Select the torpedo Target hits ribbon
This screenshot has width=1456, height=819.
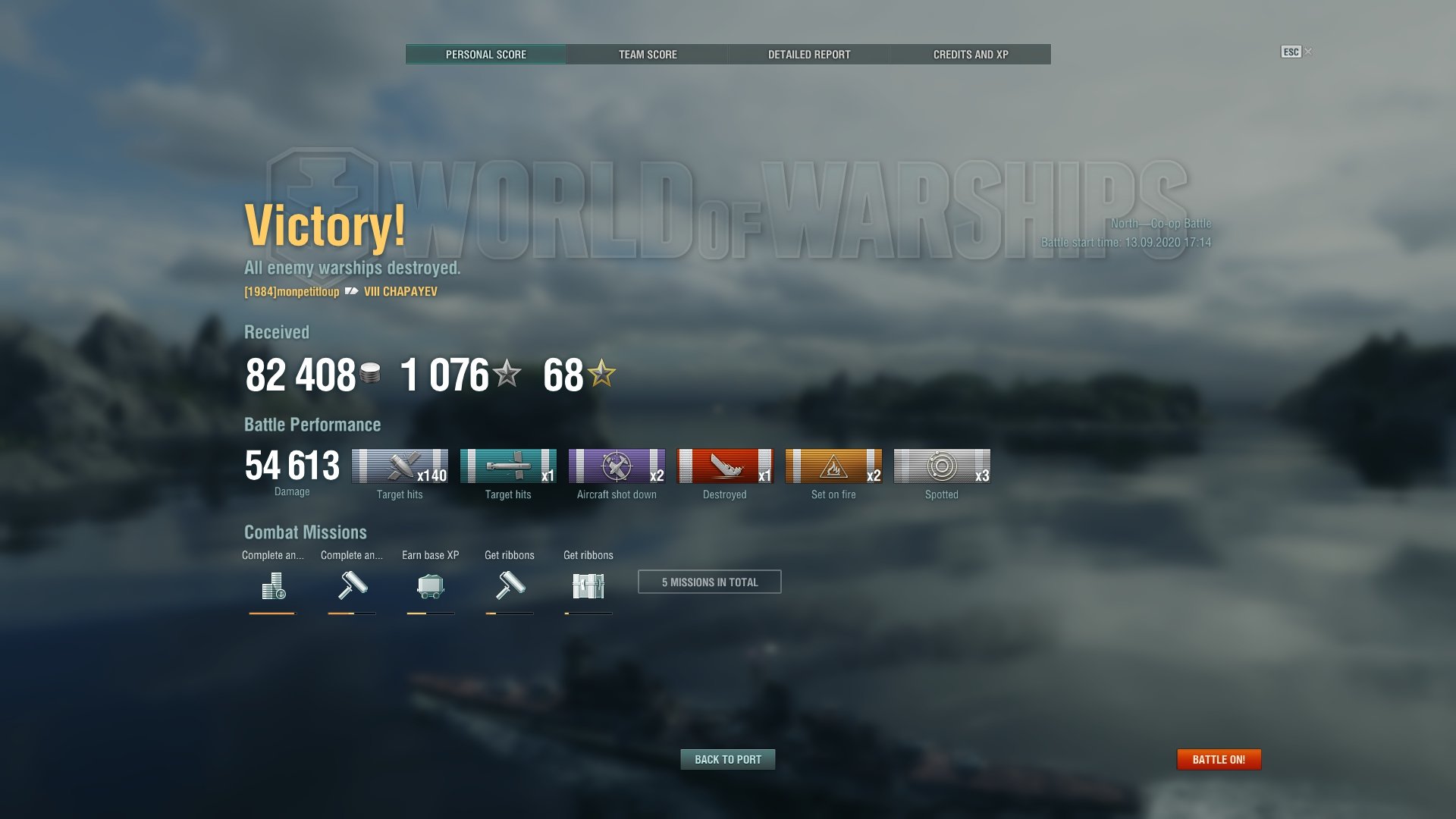[x=508, y=466]
